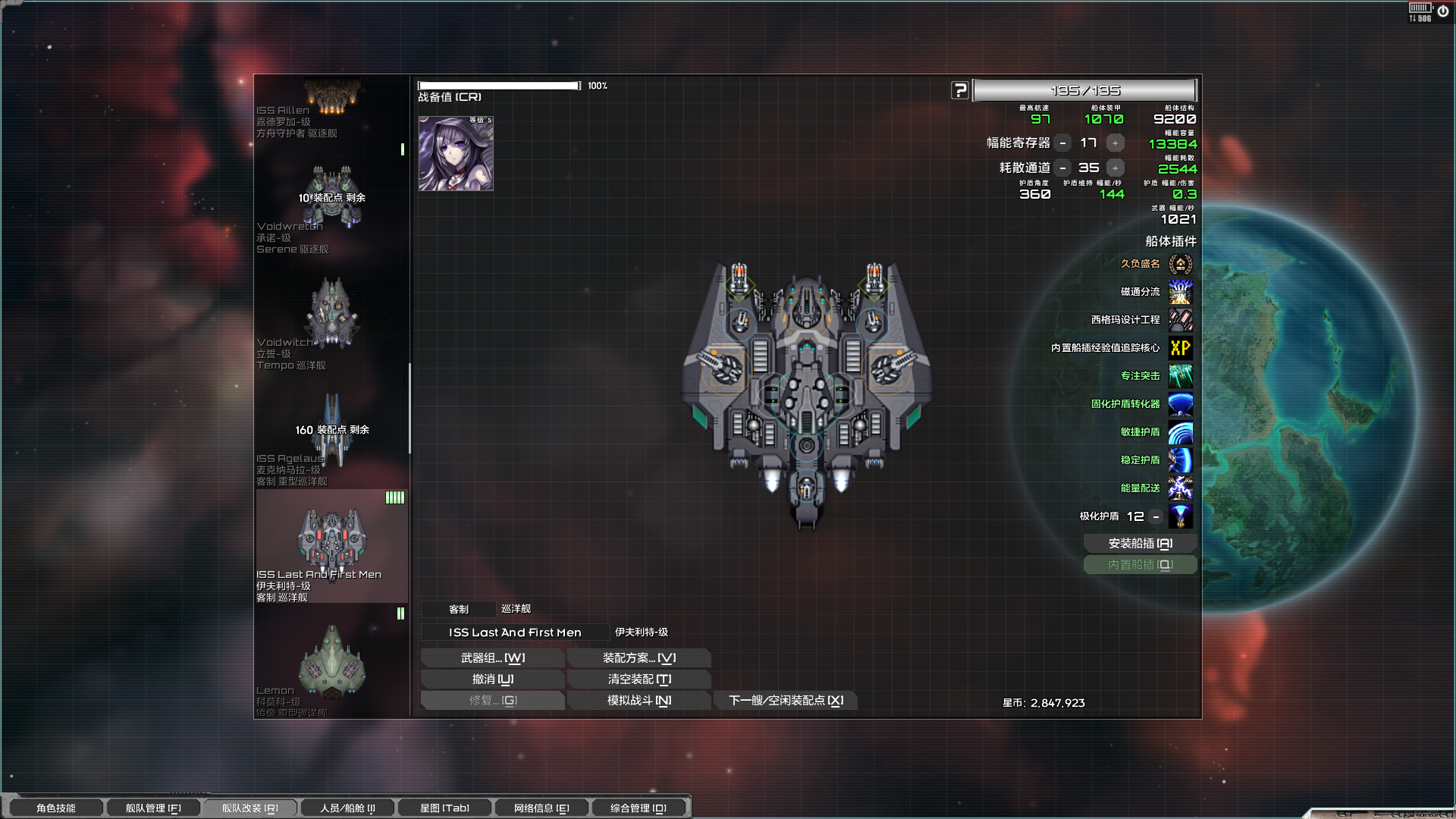This screenshot has width=1456, height=819.
Task: Click the 磁通分流 hullmod icon
Action: [1180, 292]
